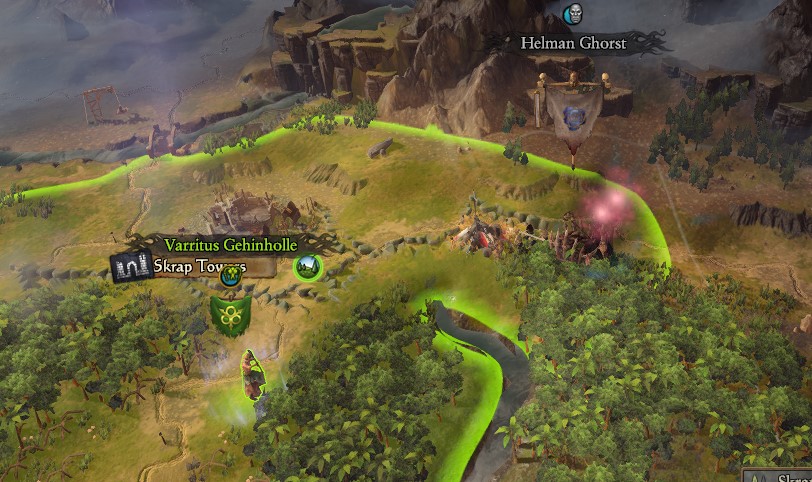The width and height of the screenshot is (812, 482).
Task: Click the castle wall icon beside Skrap Towers
Action: click(x=131, y=267)
